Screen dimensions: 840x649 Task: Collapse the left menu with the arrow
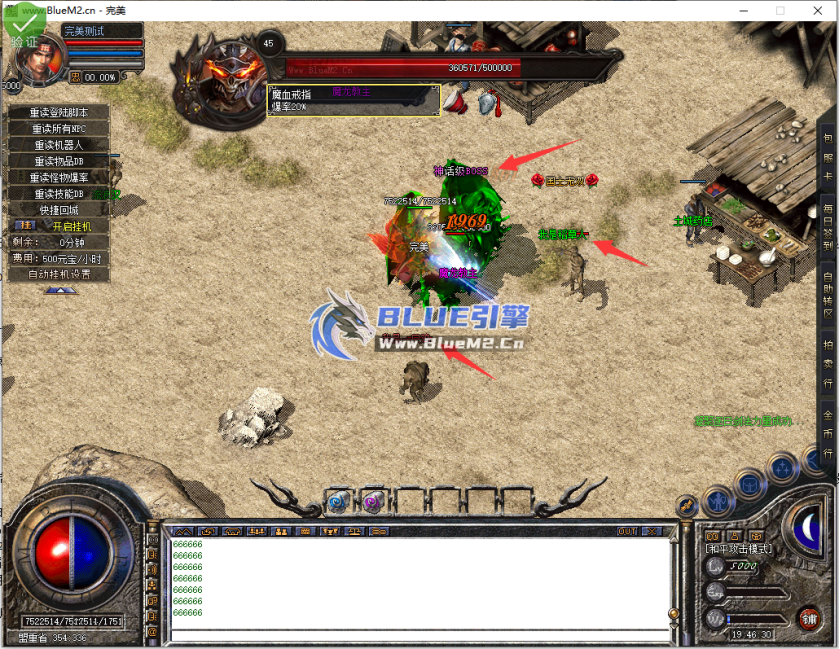click(59, 290)
